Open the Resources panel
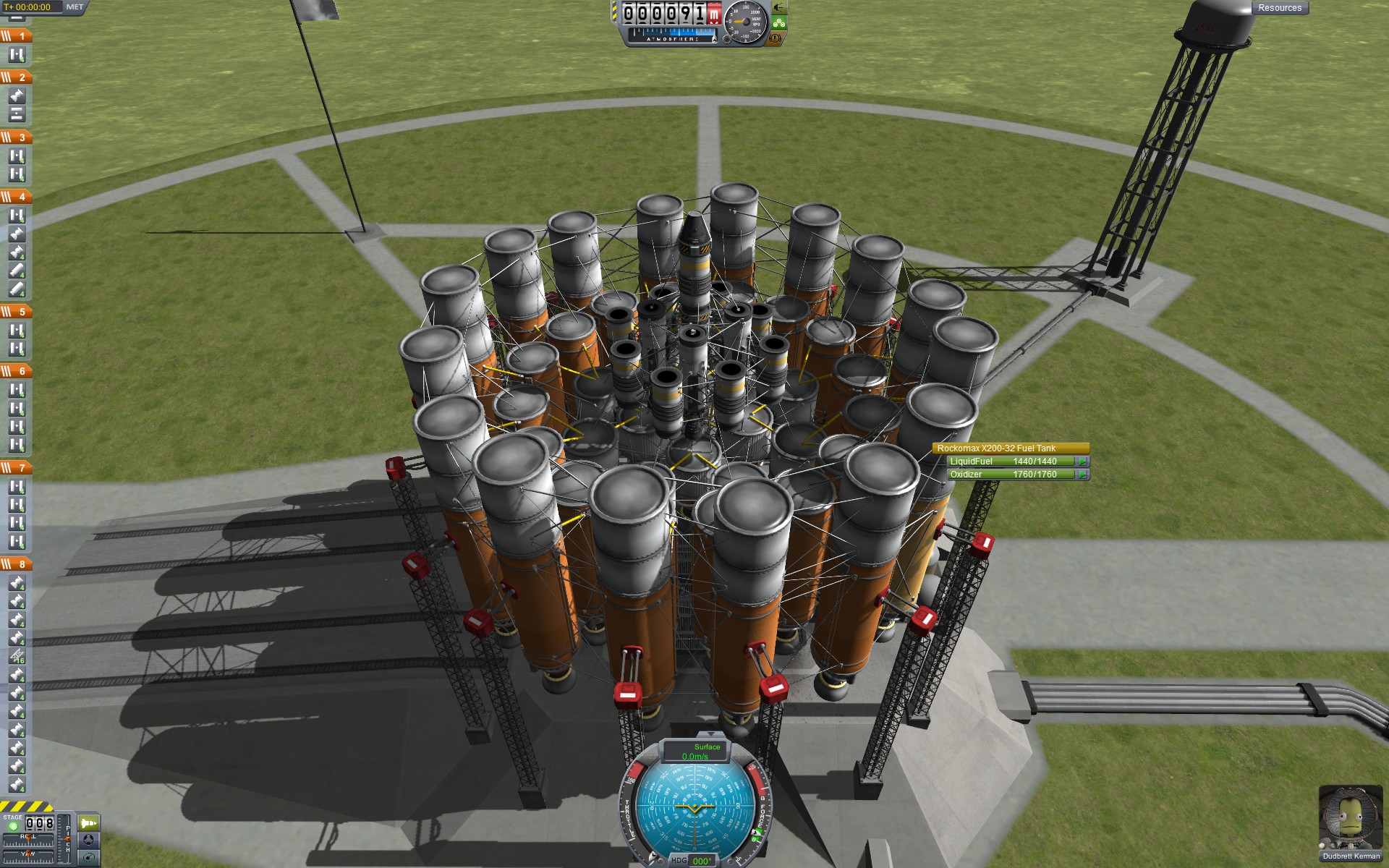 pyautogui.click(x=1279, y=8)
